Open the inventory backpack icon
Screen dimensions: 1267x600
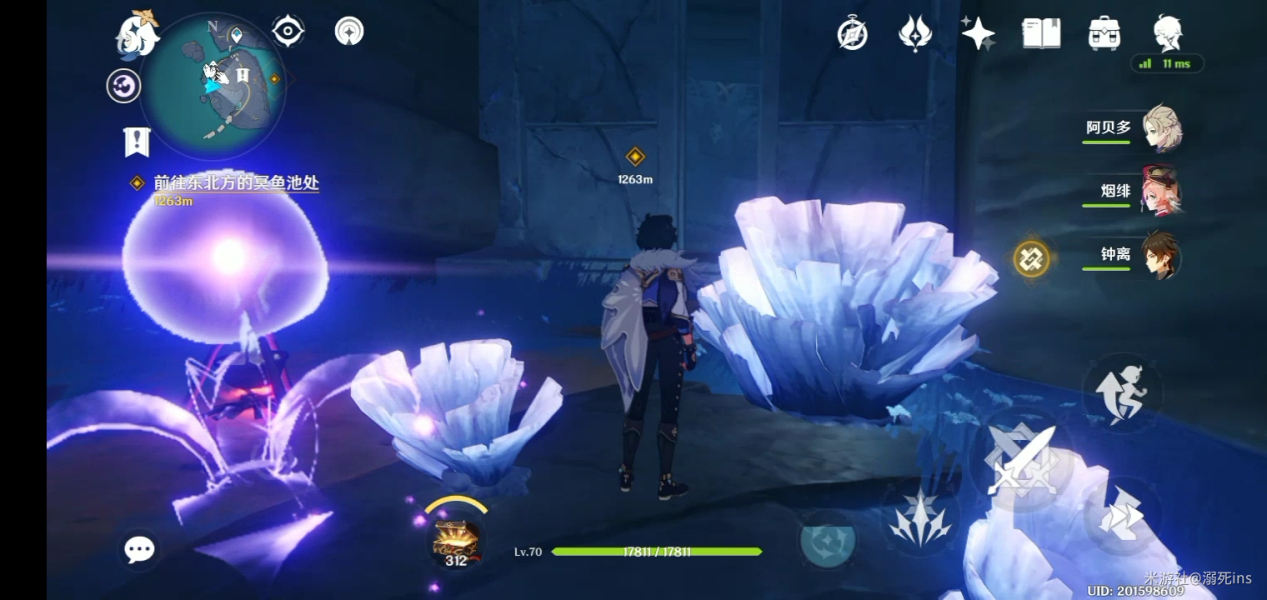tap(1104, 33)
